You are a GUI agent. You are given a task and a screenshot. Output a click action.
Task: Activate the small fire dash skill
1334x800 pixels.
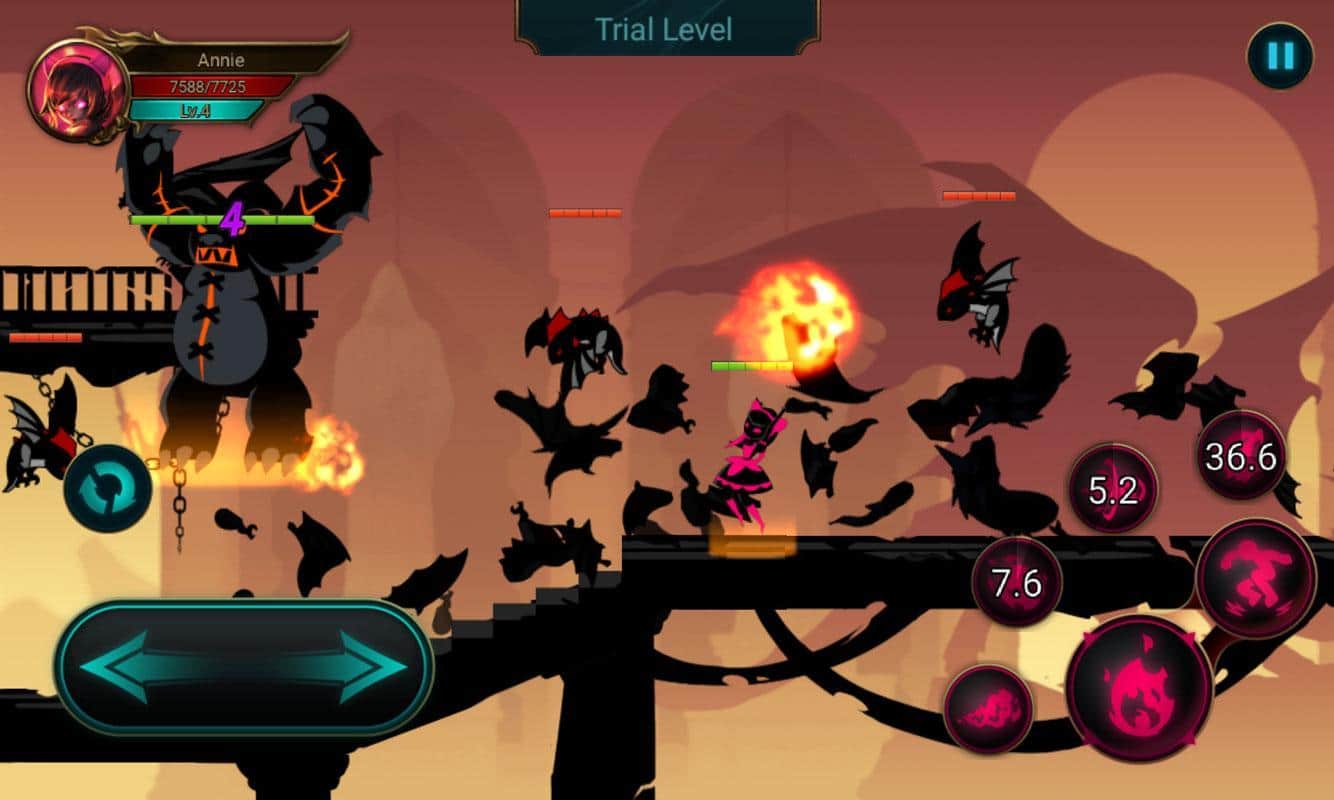pyautogui.click(x=988, y=709)
